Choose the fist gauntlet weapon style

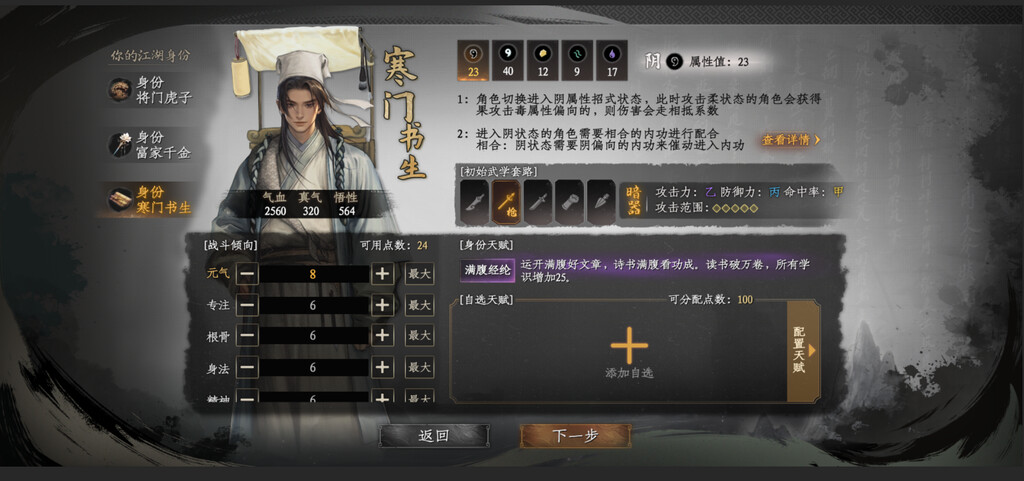tap(570, 201)
